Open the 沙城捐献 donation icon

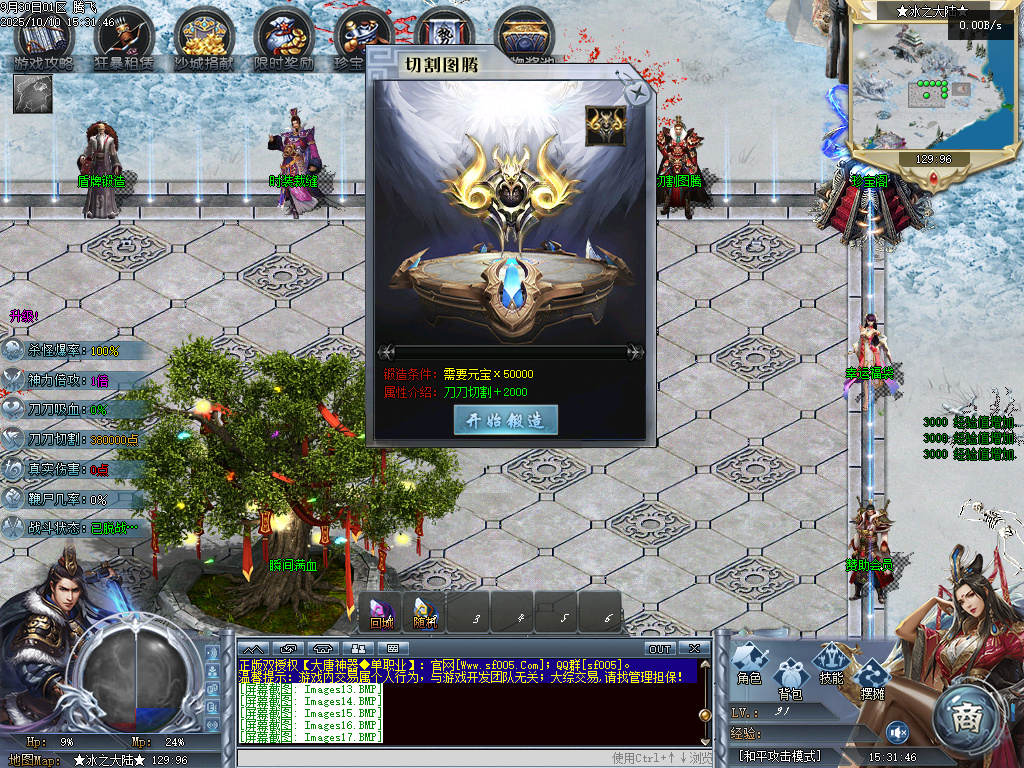(x=204, y=40)
